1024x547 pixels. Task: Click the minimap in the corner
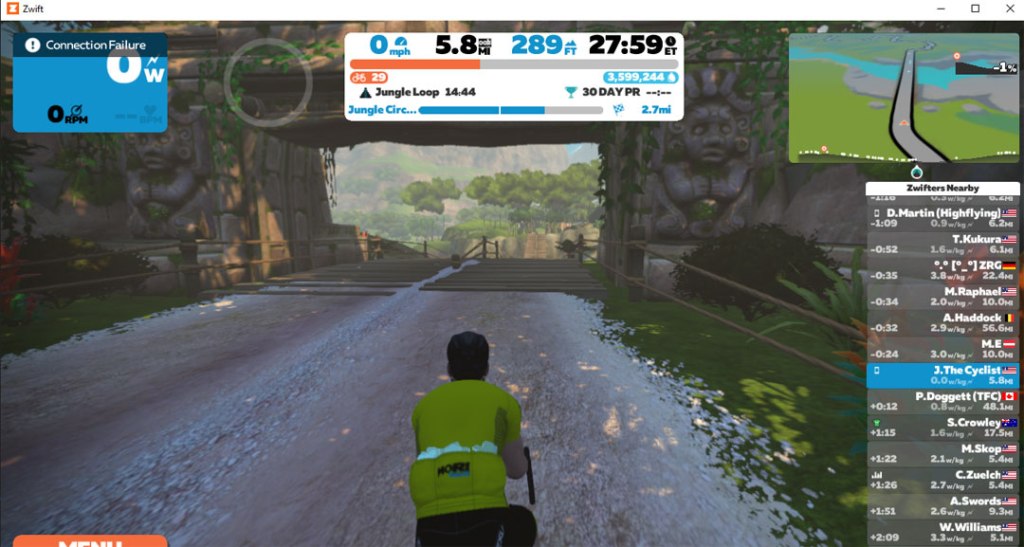click(903, 97)
